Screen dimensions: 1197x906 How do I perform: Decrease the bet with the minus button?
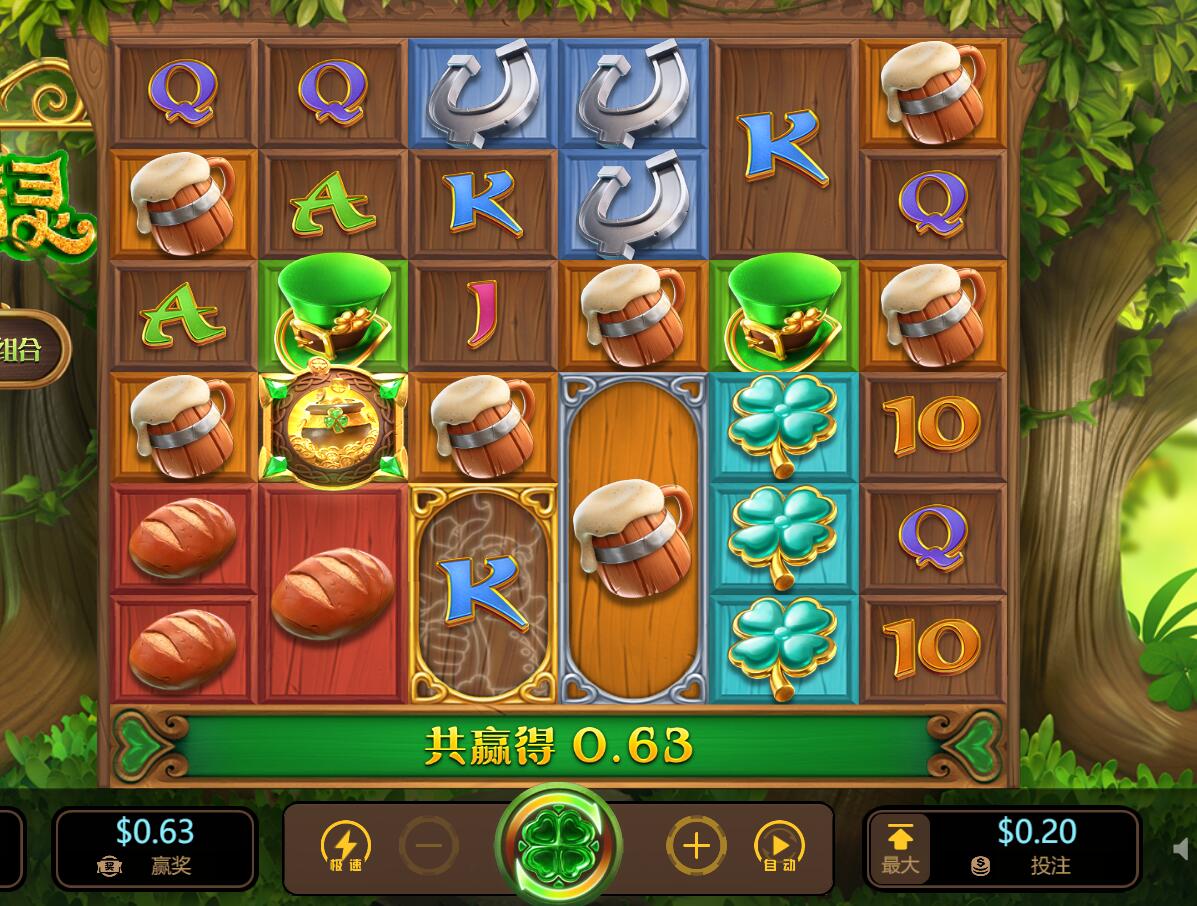(429, 846)
